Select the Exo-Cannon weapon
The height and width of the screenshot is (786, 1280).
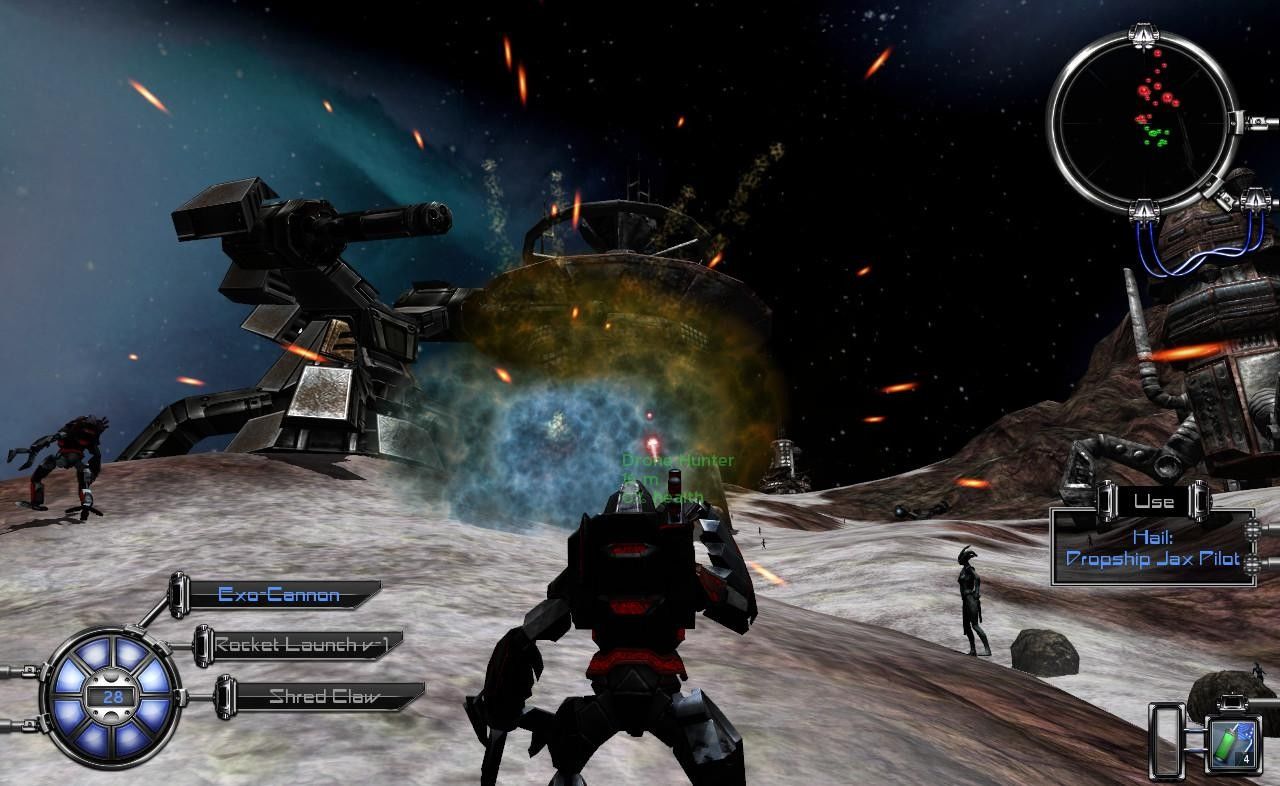click(279, 595)
